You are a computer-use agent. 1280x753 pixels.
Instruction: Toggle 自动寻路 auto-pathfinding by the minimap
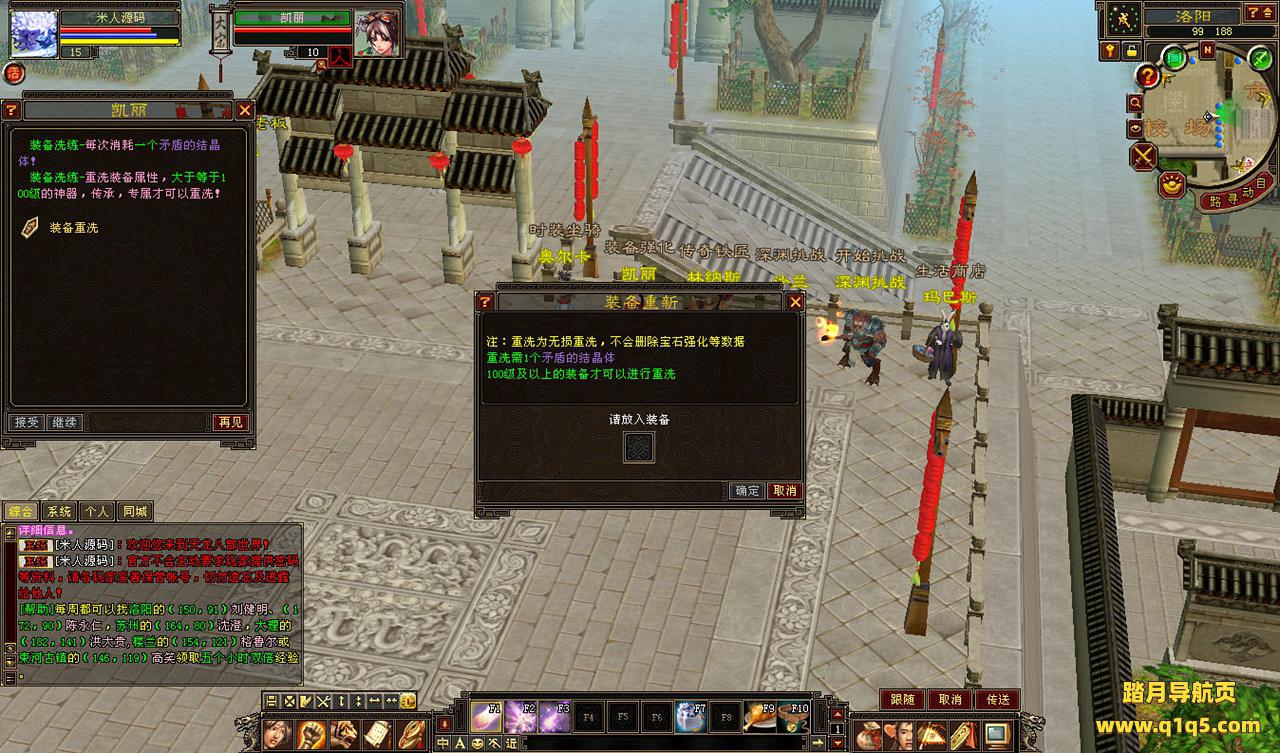pyautogui.click(x=1236, y=192)
